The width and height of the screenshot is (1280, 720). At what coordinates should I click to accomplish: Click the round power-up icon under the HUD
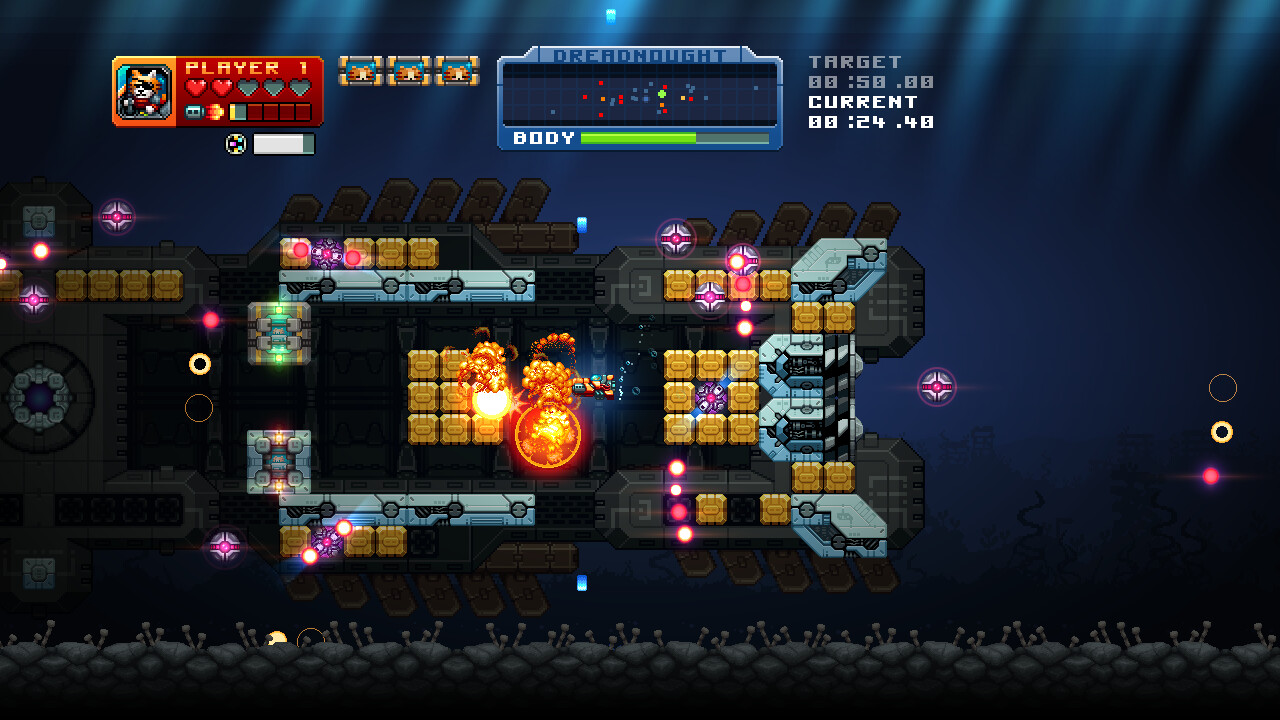236,143
